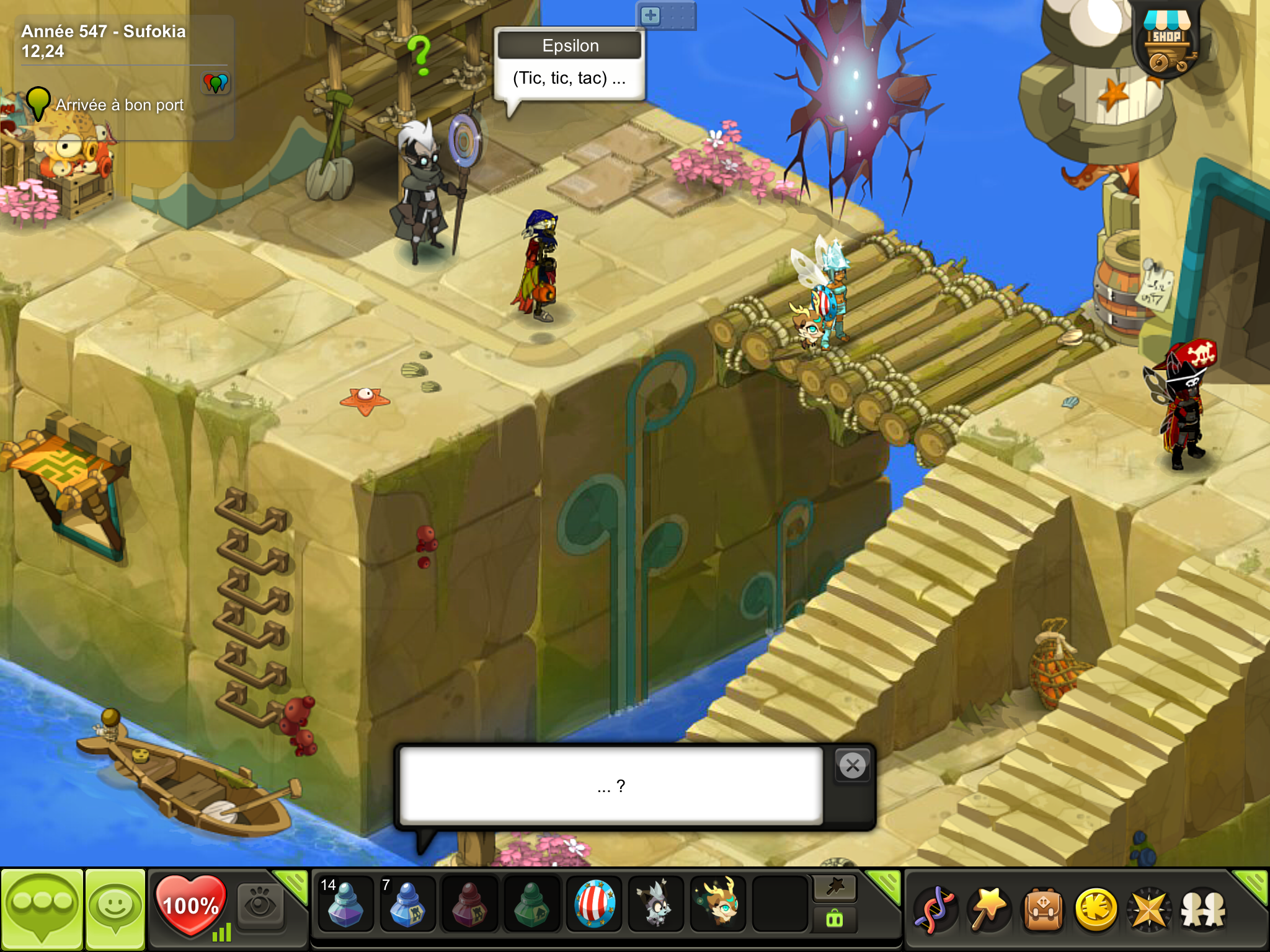Image resolution: width=1270 pixels, height=952 pixels.
Task: Select the dark red tower potion slot
Action: pos(469,904)
